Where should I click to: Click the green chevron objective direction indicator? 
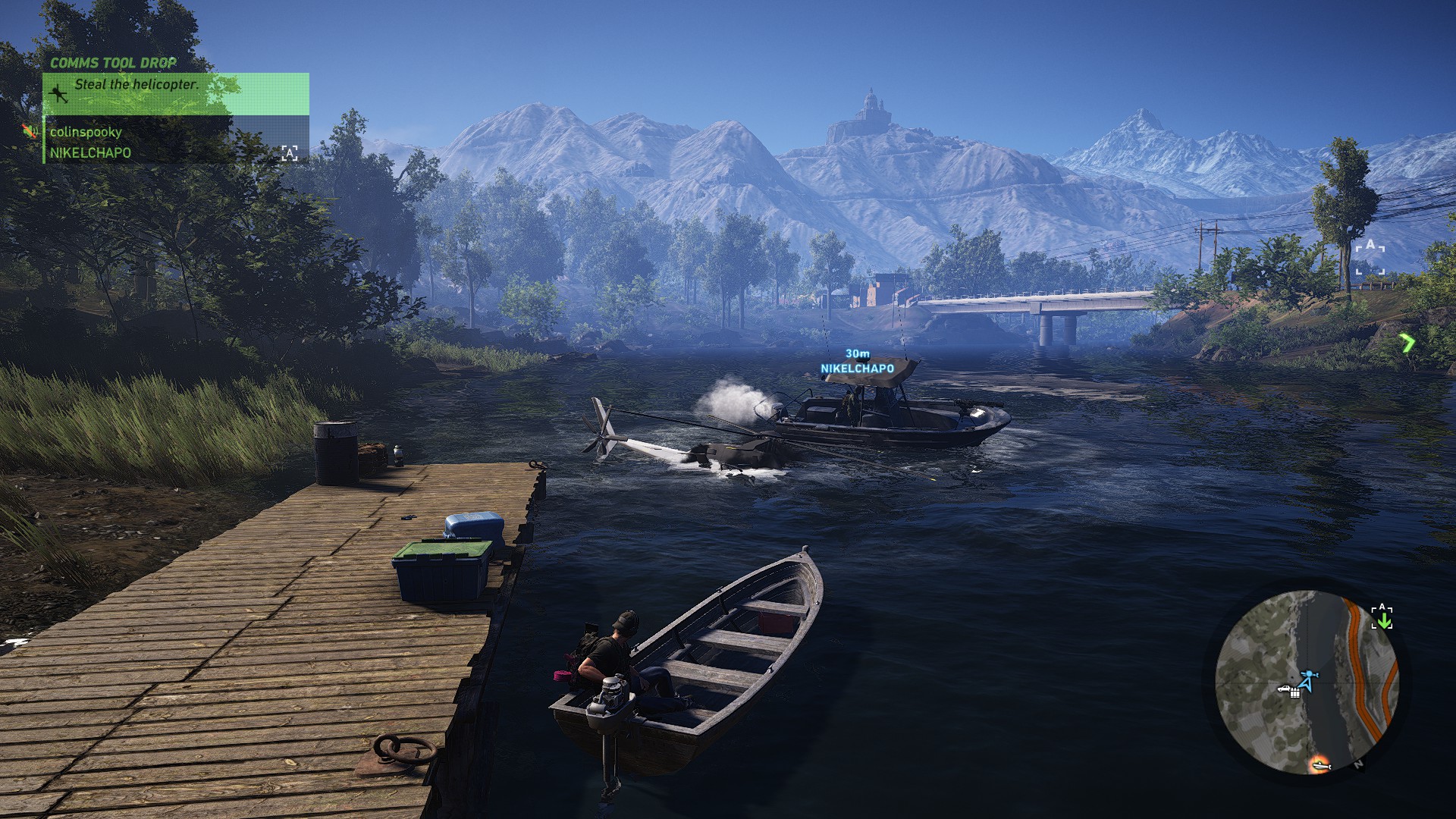coord(1407,344)
